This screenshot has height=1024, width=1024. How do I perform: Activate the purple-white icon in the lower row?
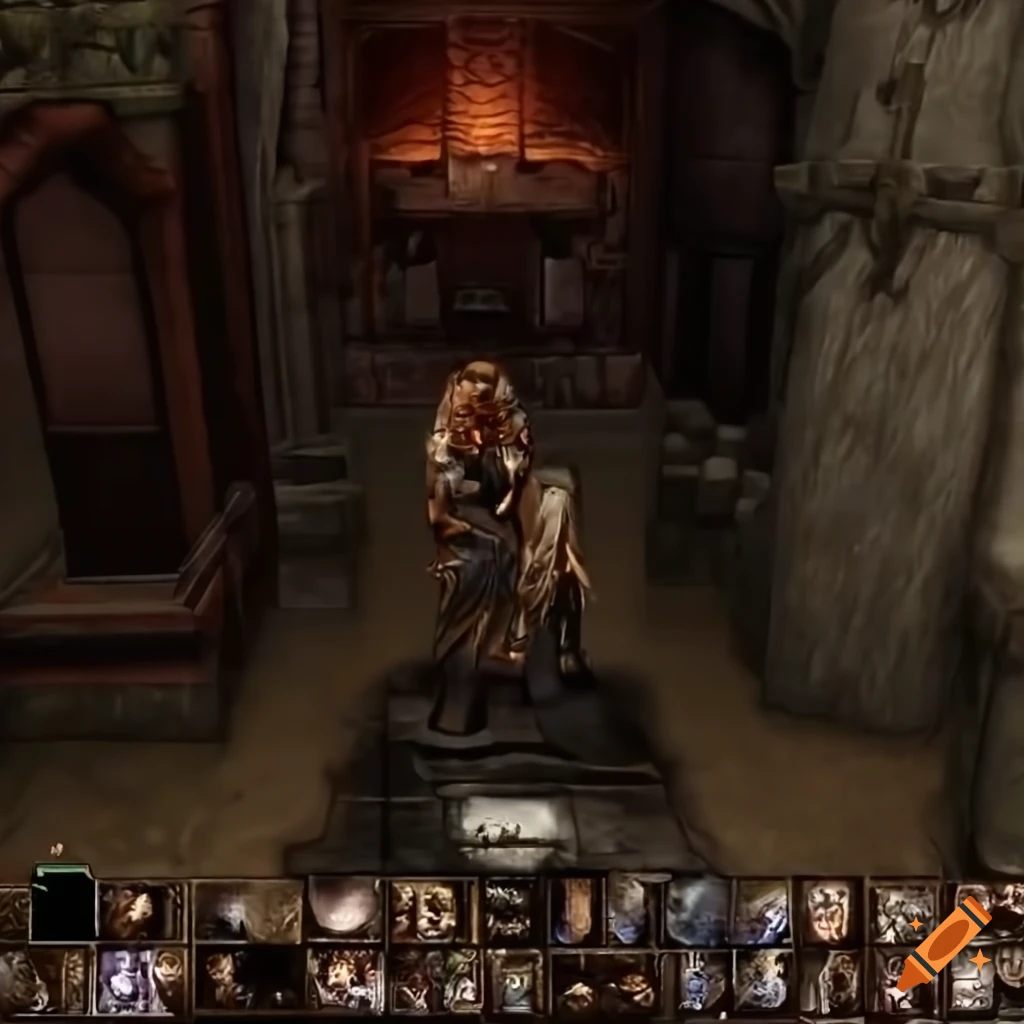[x=130, y=981]
